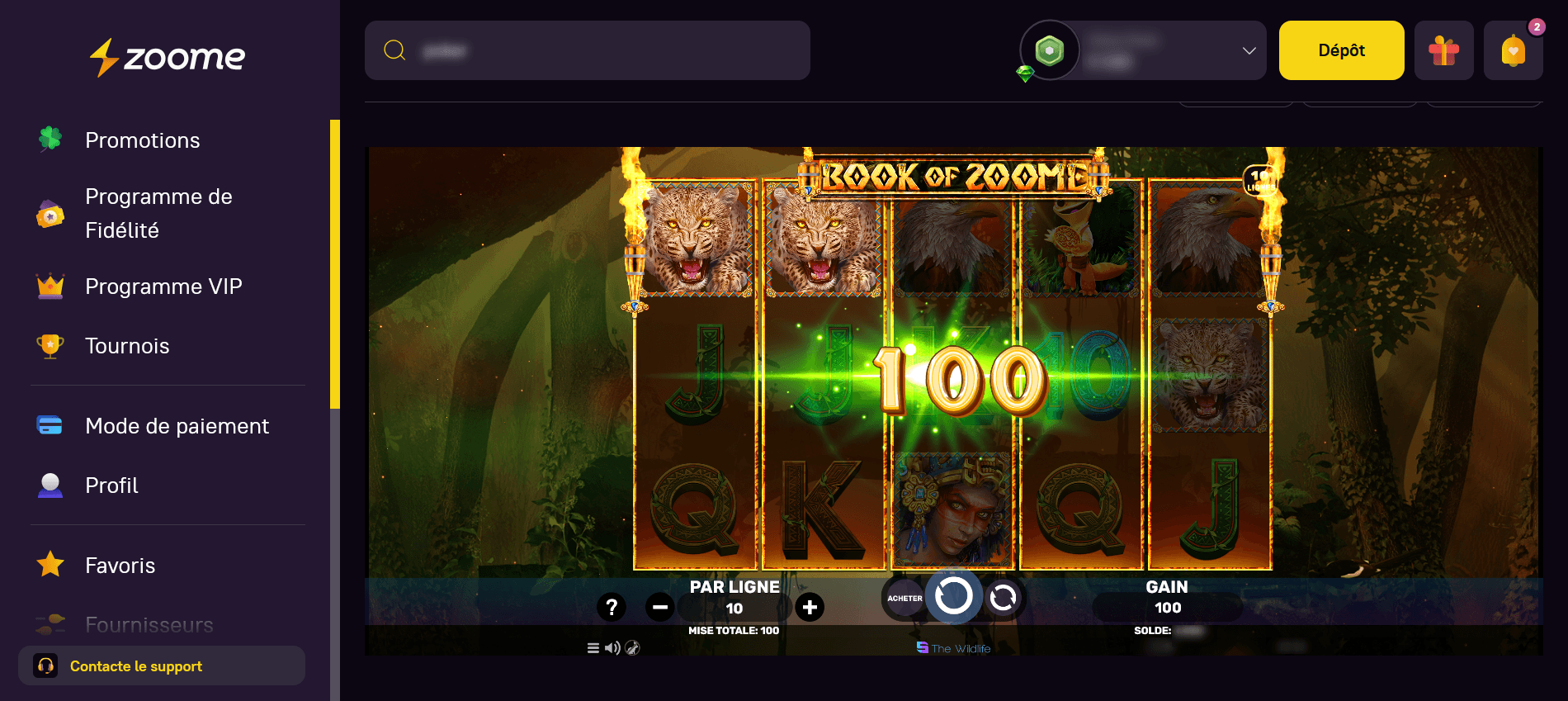Increase the bet per line with plus
The image size is (1568, 701).
click(x=810, y=608)
